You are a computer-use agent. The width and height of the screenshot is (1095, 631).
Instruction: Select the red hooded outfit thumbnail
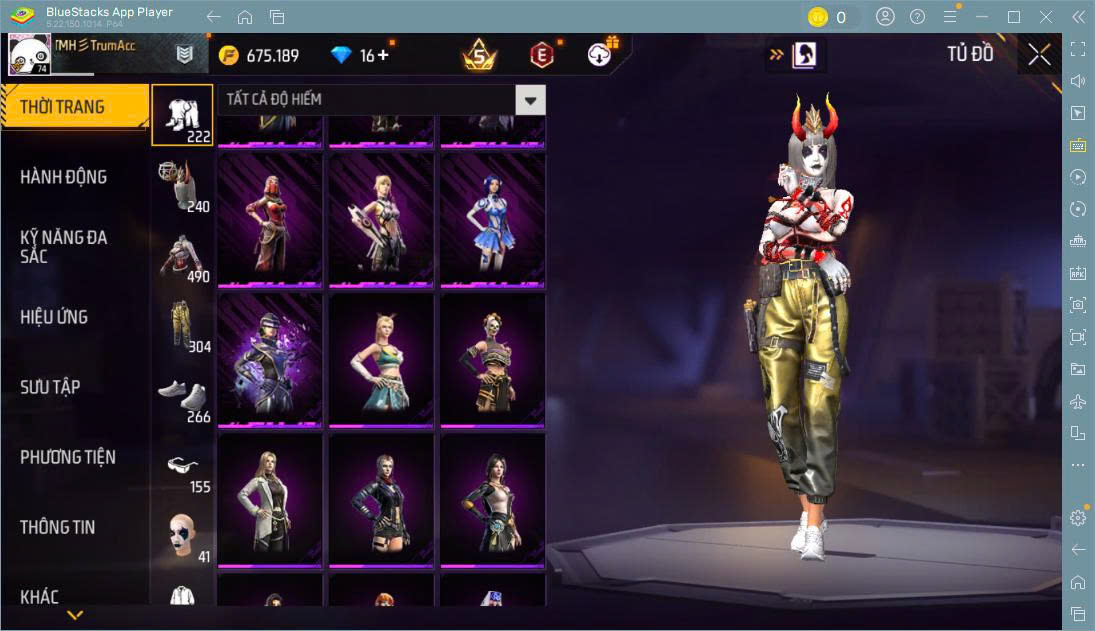[270, 218]
